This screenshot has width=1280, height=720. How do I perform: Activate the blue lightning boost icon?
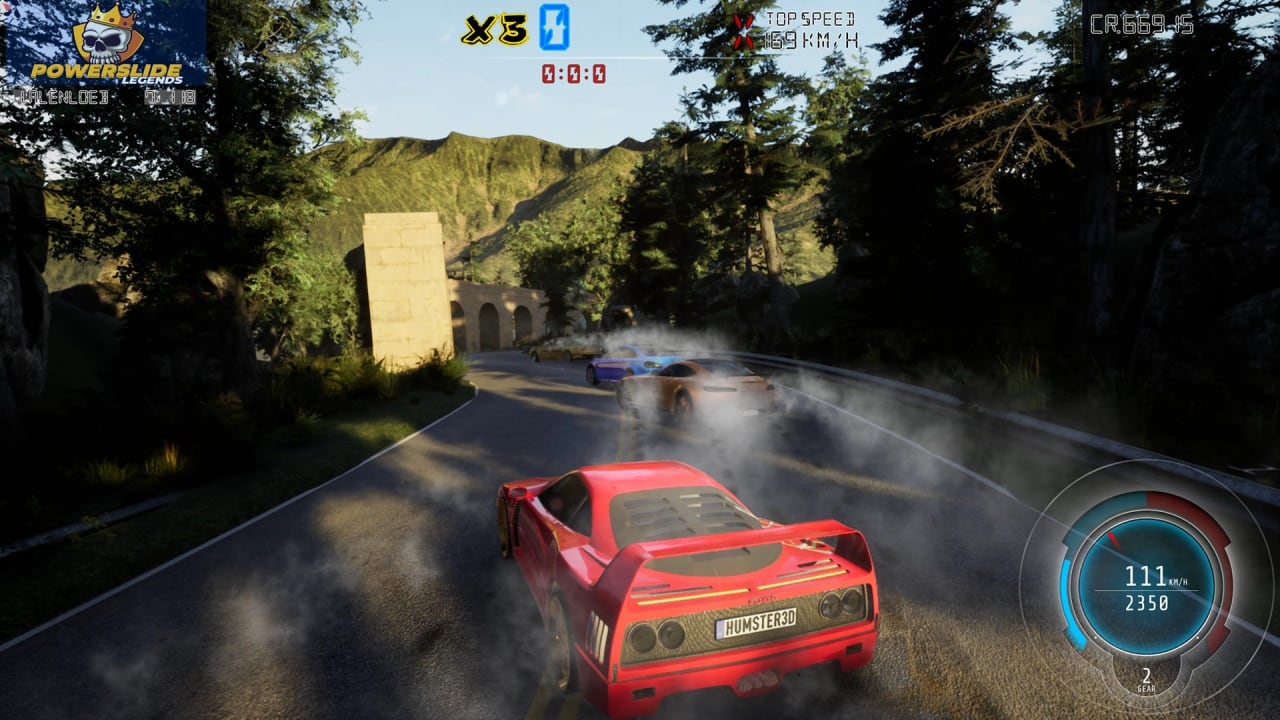click(x=554, y=27)
